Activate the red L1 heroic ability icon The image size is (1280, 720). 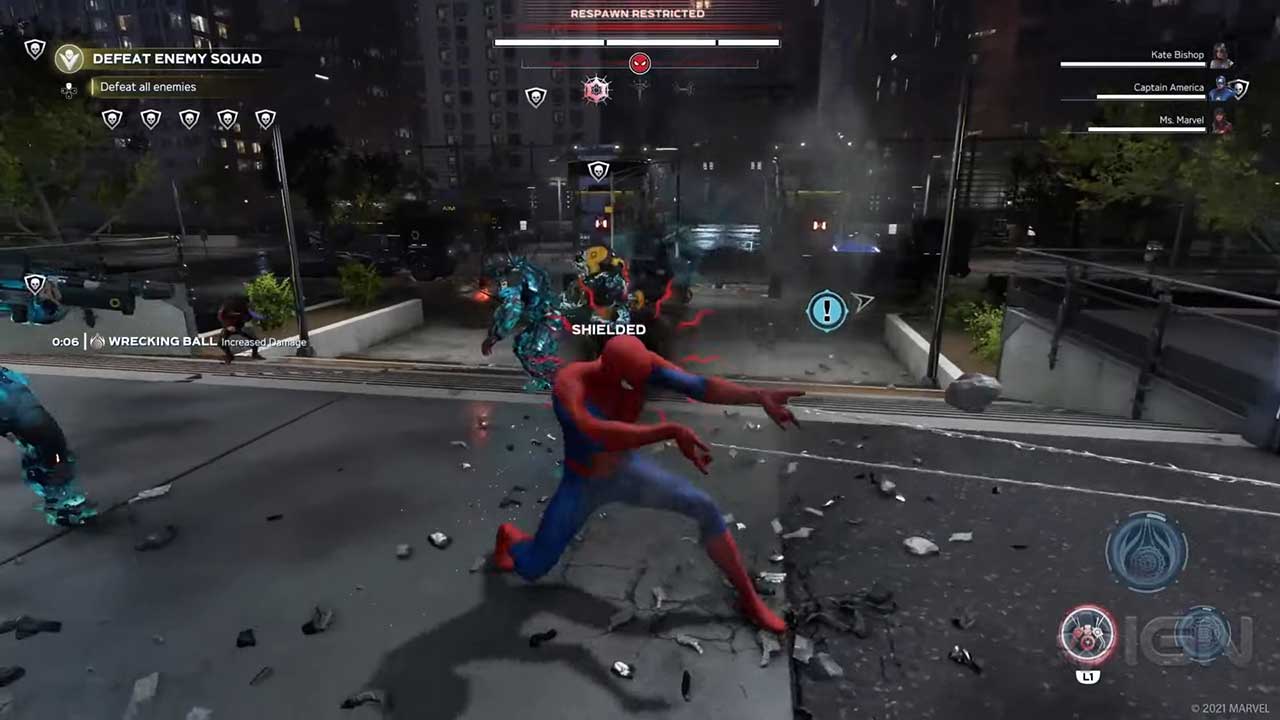click(1088, 635)
